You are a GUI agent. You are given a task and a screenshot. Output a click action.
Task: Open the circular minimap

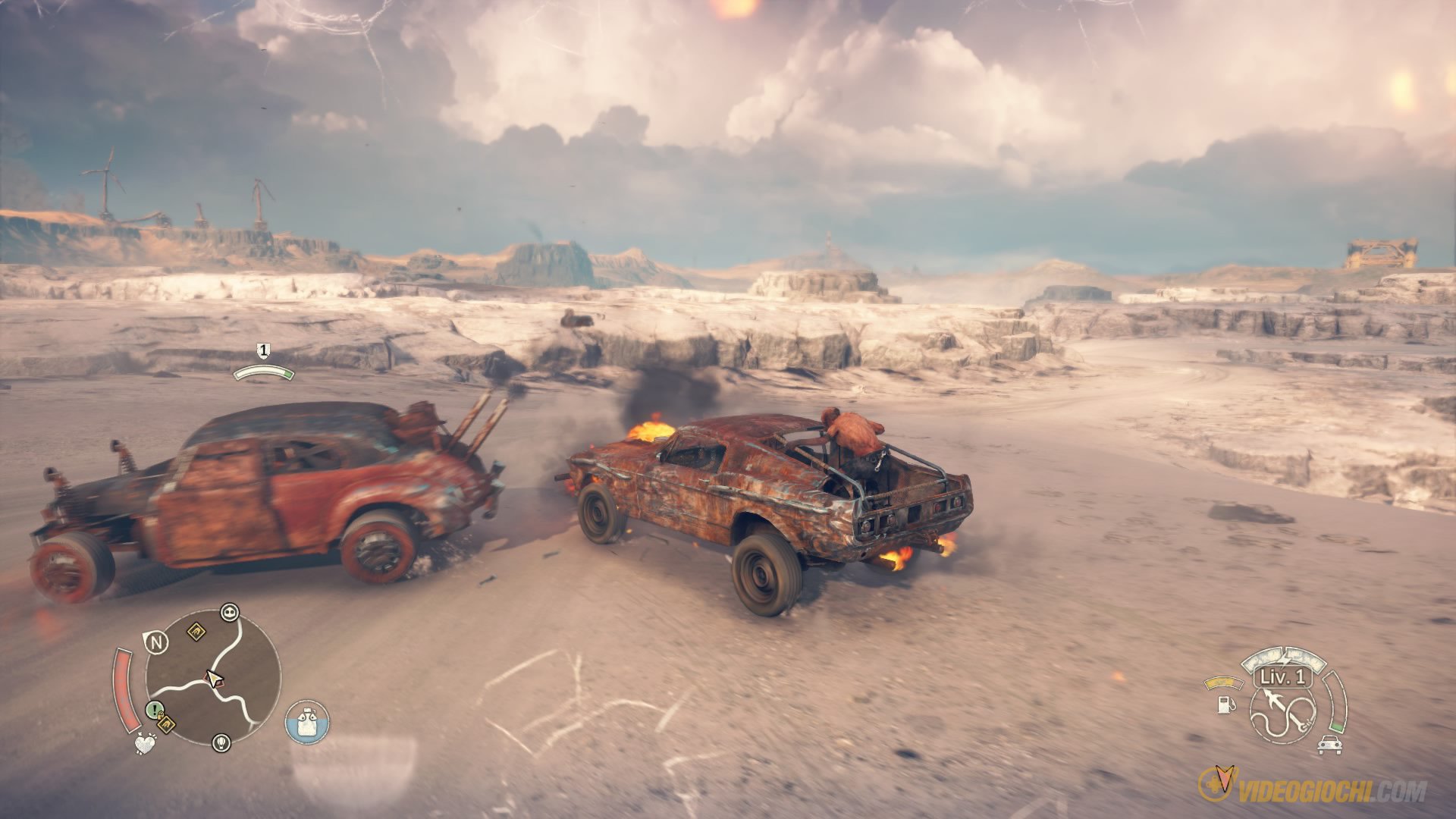point(212,679)
